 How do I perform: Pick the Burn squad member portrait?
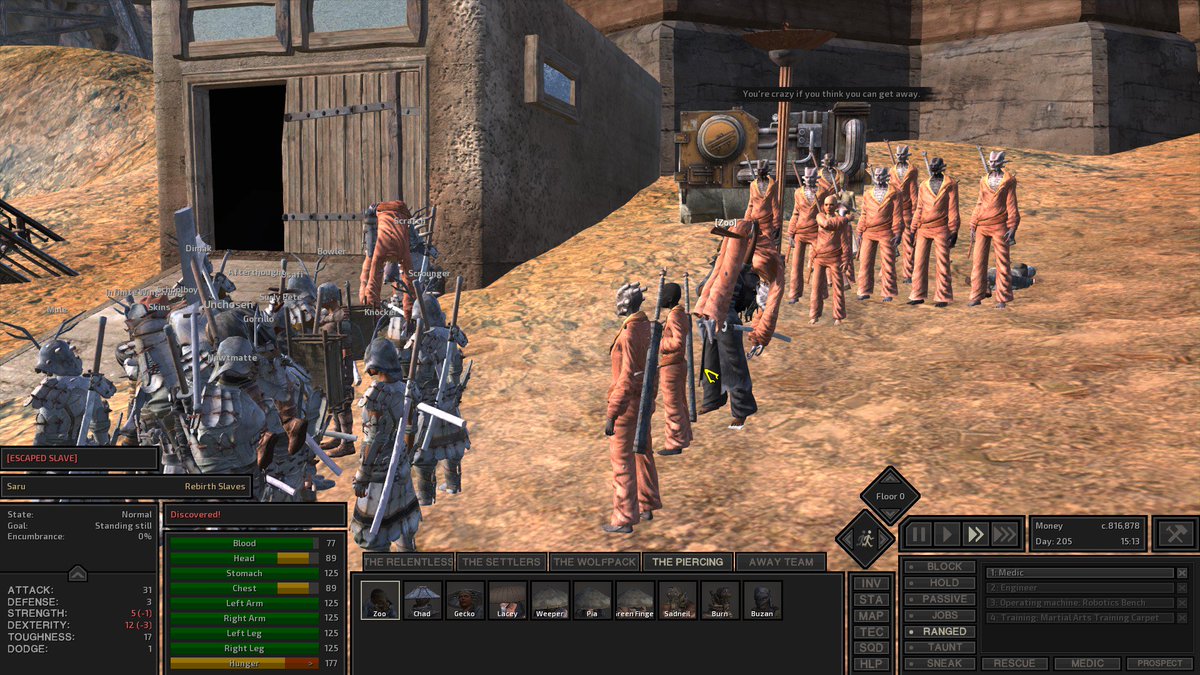(x=720, y=600)
